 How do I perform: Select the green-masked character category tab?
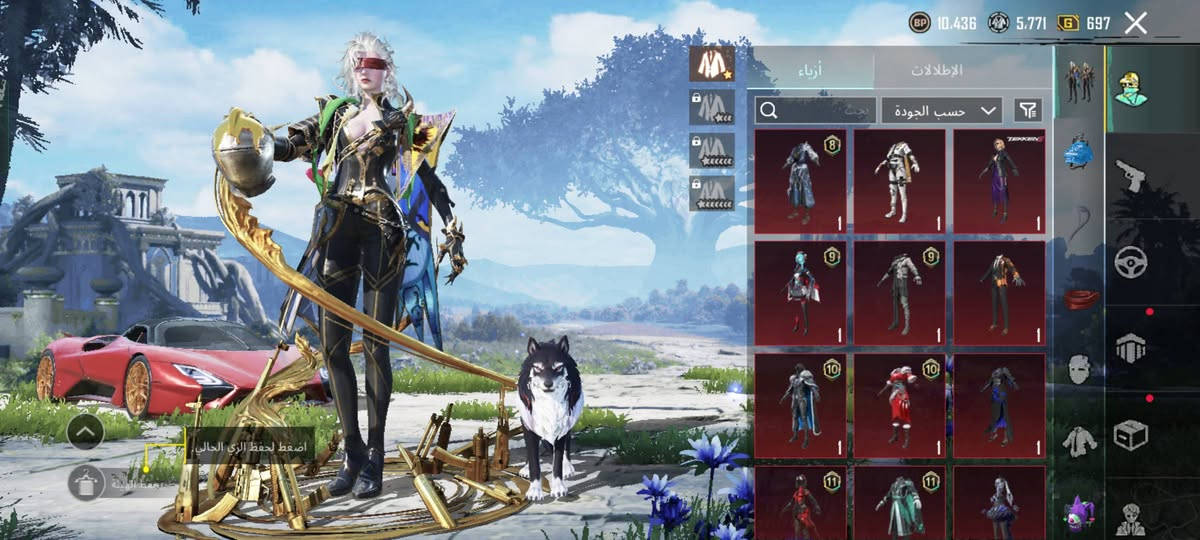[1131, 87]
